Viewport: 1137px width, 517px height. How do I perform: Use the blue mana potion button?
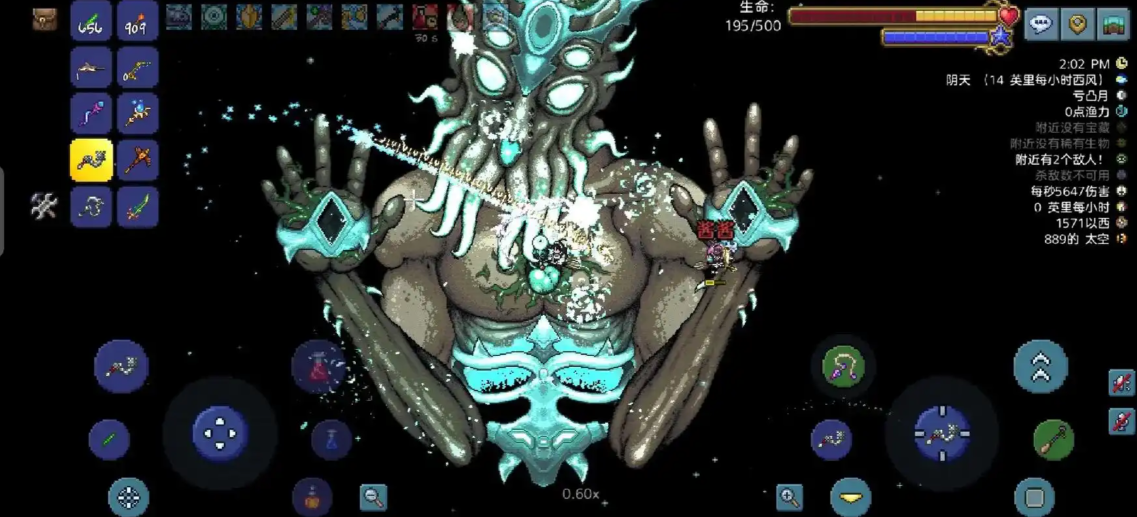pyautogui.click(x=331, y=438)
